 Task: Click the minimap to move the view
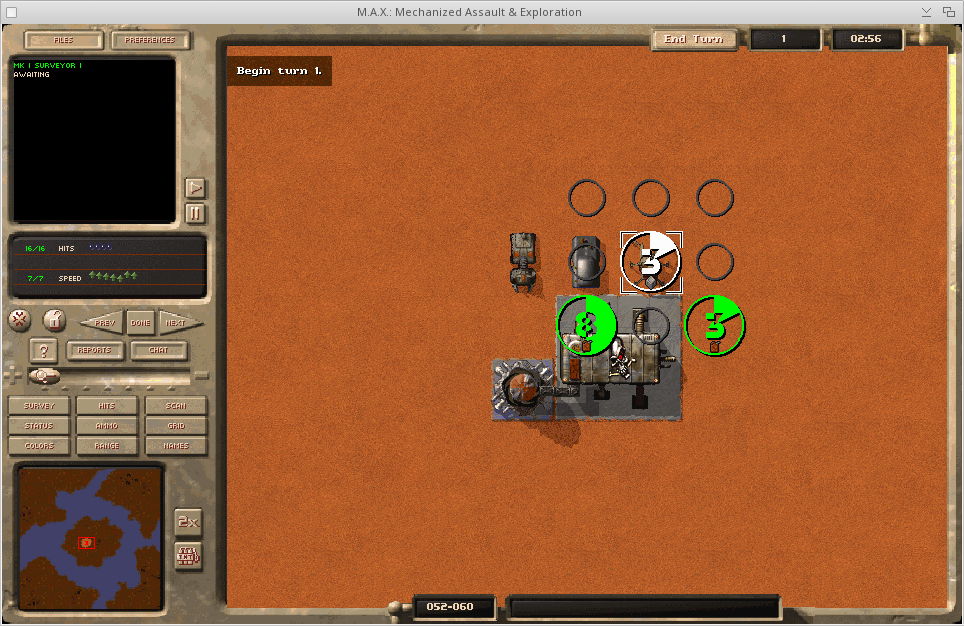click(90, 538)
